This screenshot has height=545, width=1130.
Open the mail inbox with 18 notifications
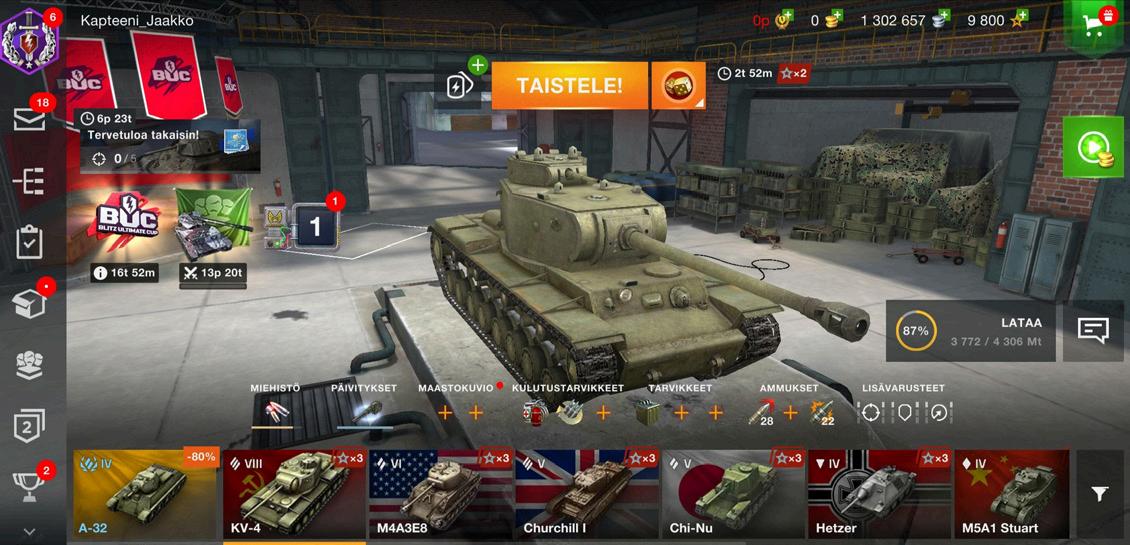[30, 119]
